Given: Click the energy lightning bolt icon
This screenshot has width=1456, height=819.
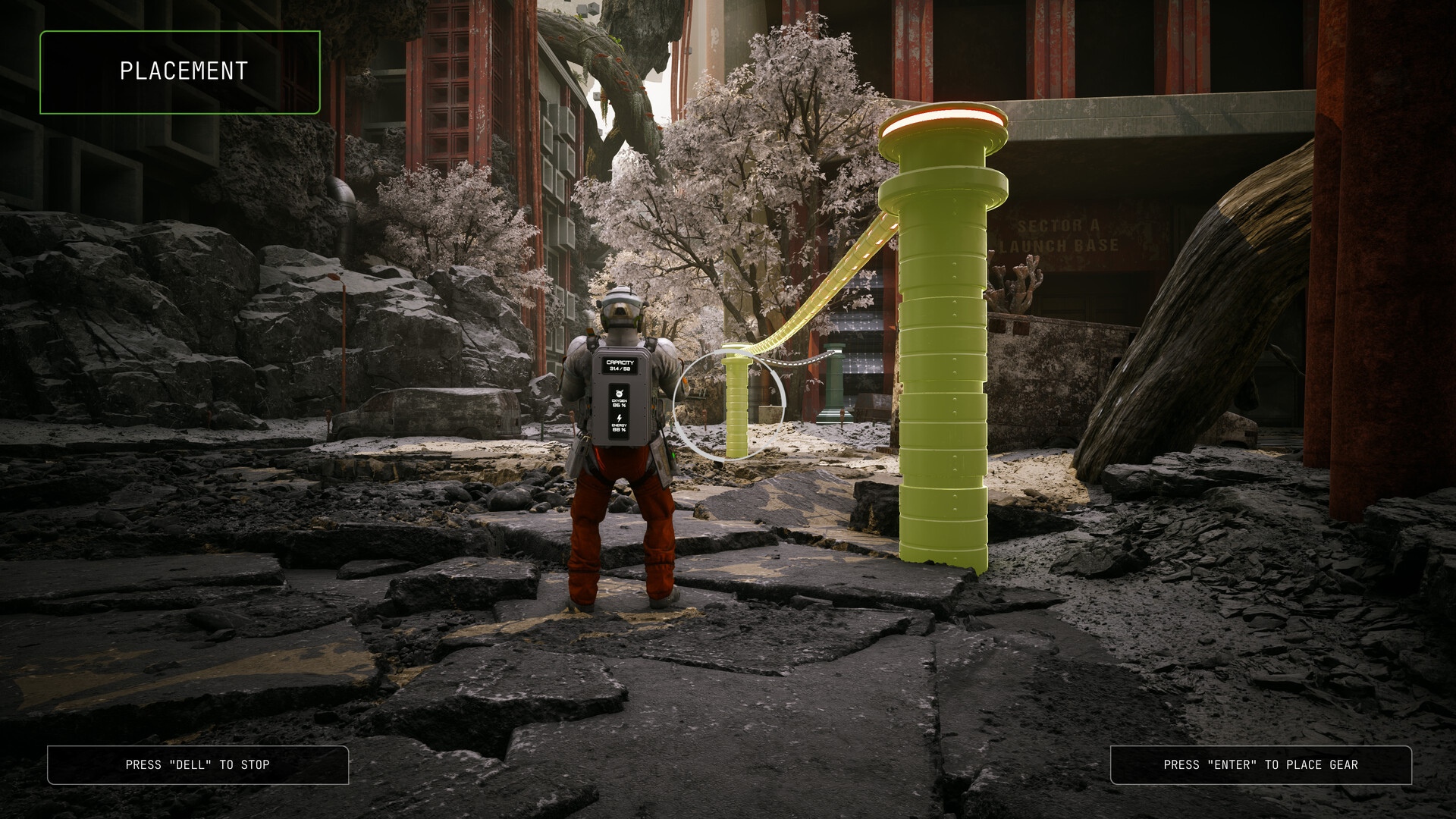Looking at the screenshot, I should (x=619, y=417).
